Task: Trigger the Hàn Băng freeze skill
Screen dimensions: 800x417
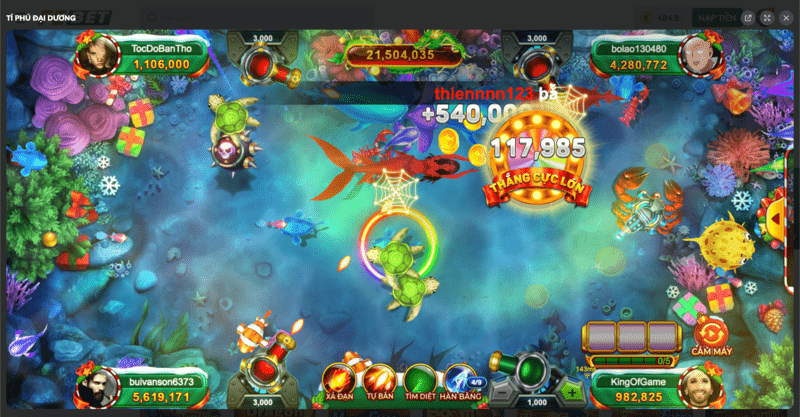Action: (459, 380)
